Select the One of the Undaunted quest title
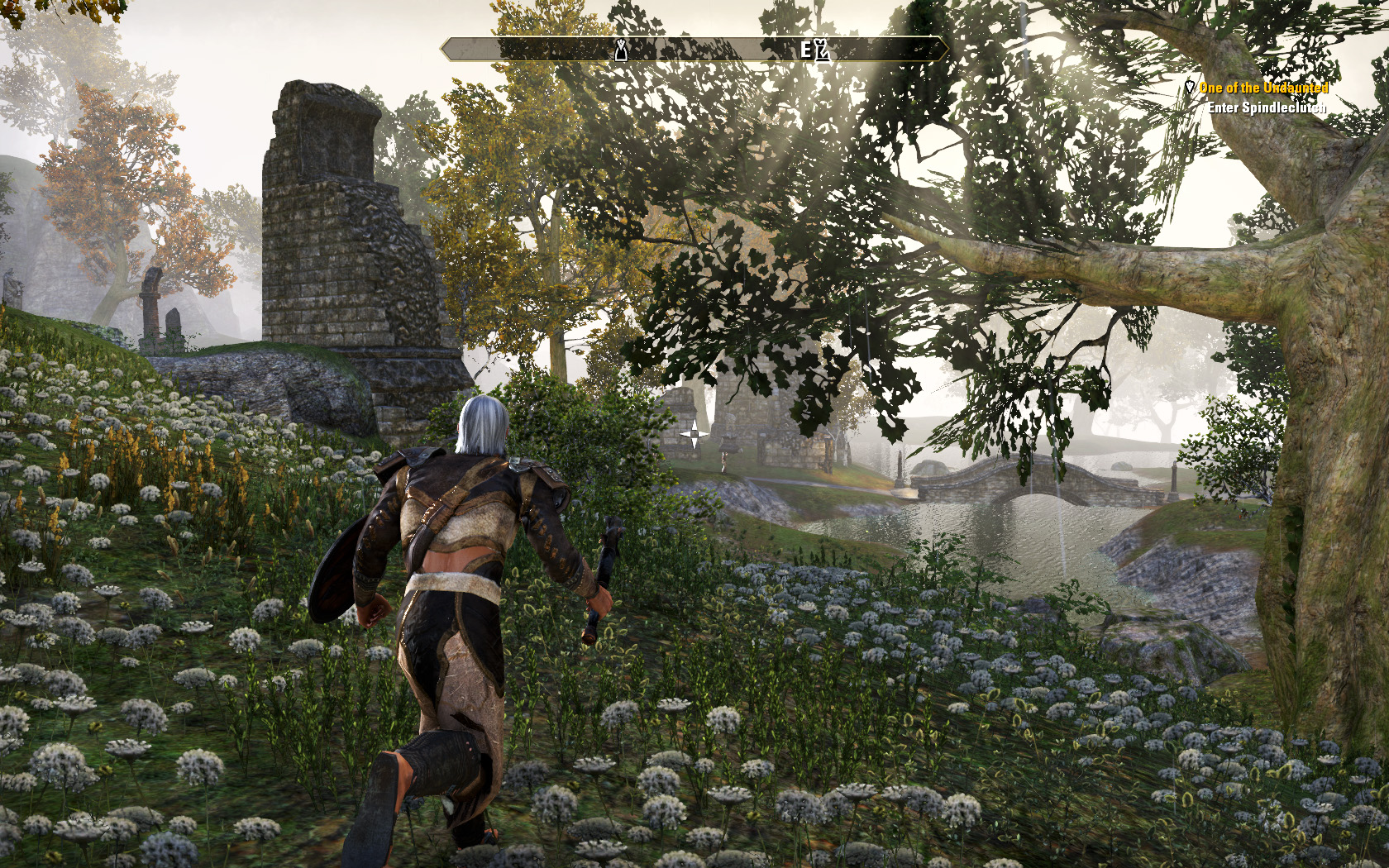 tap(1263, 88)
